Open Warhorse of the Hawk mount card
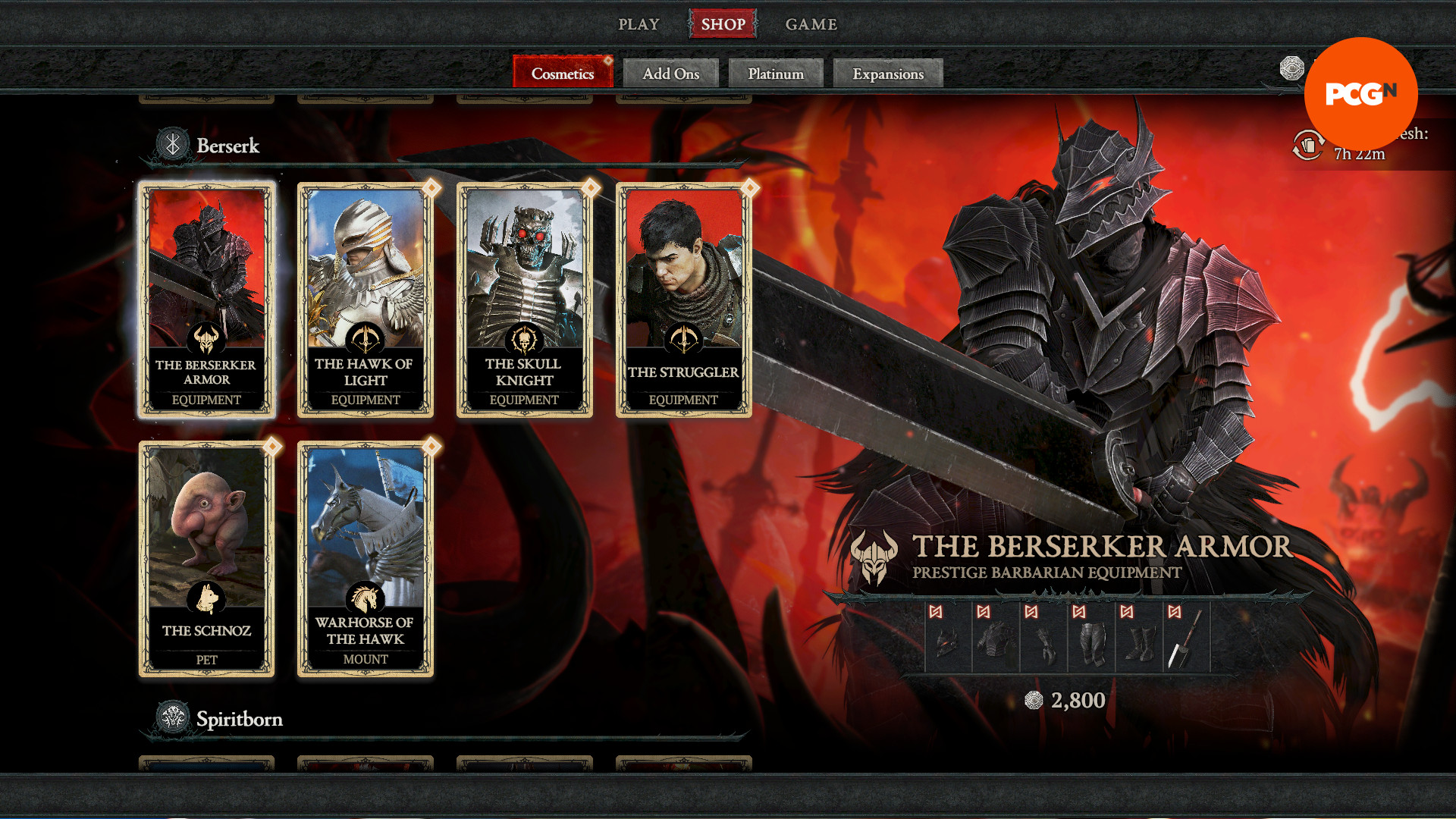The image size is (1456, 819). click(x=366, y=558)
